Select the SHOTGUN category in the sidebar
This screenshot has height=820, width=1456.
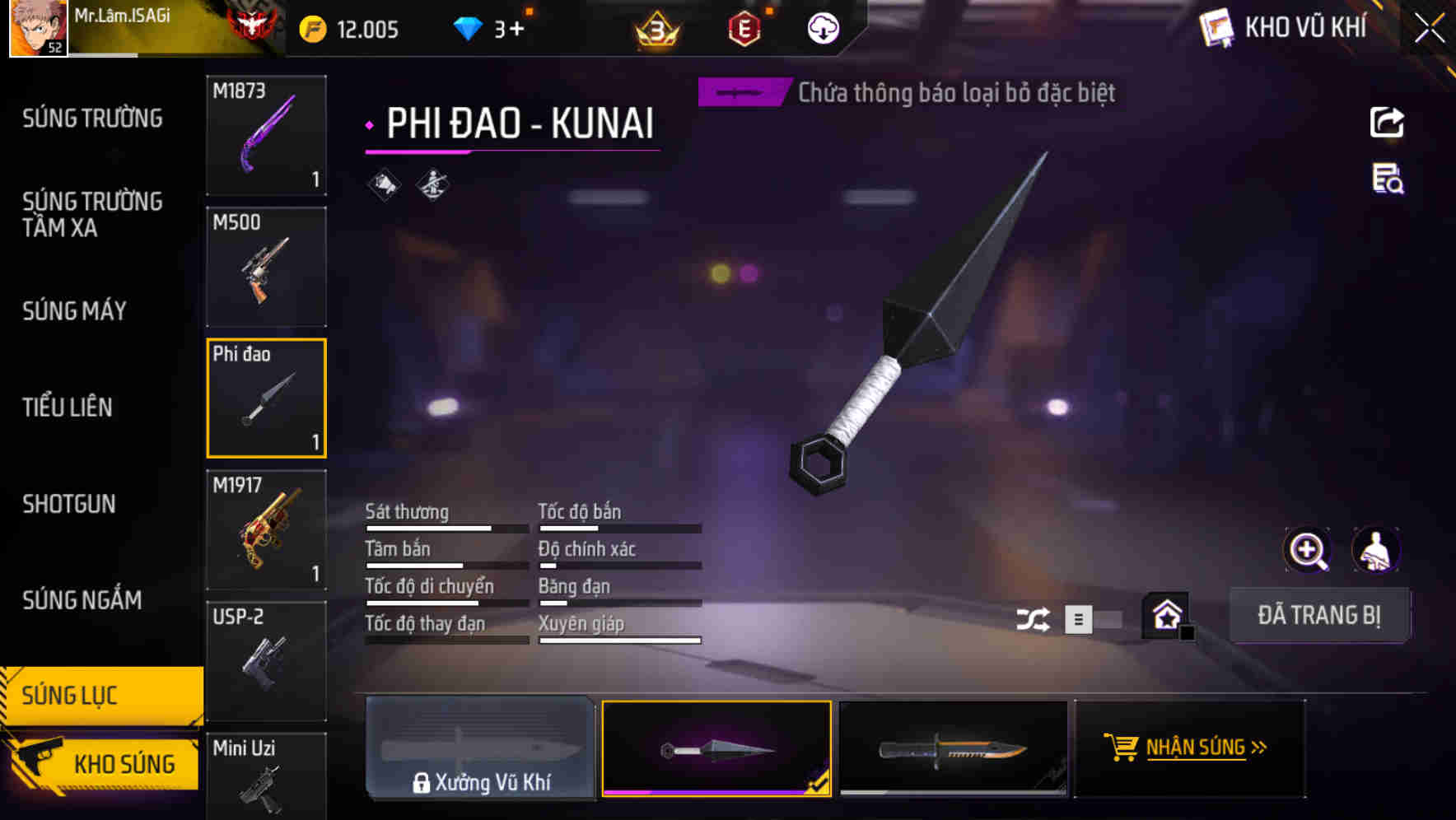point(69,504)
